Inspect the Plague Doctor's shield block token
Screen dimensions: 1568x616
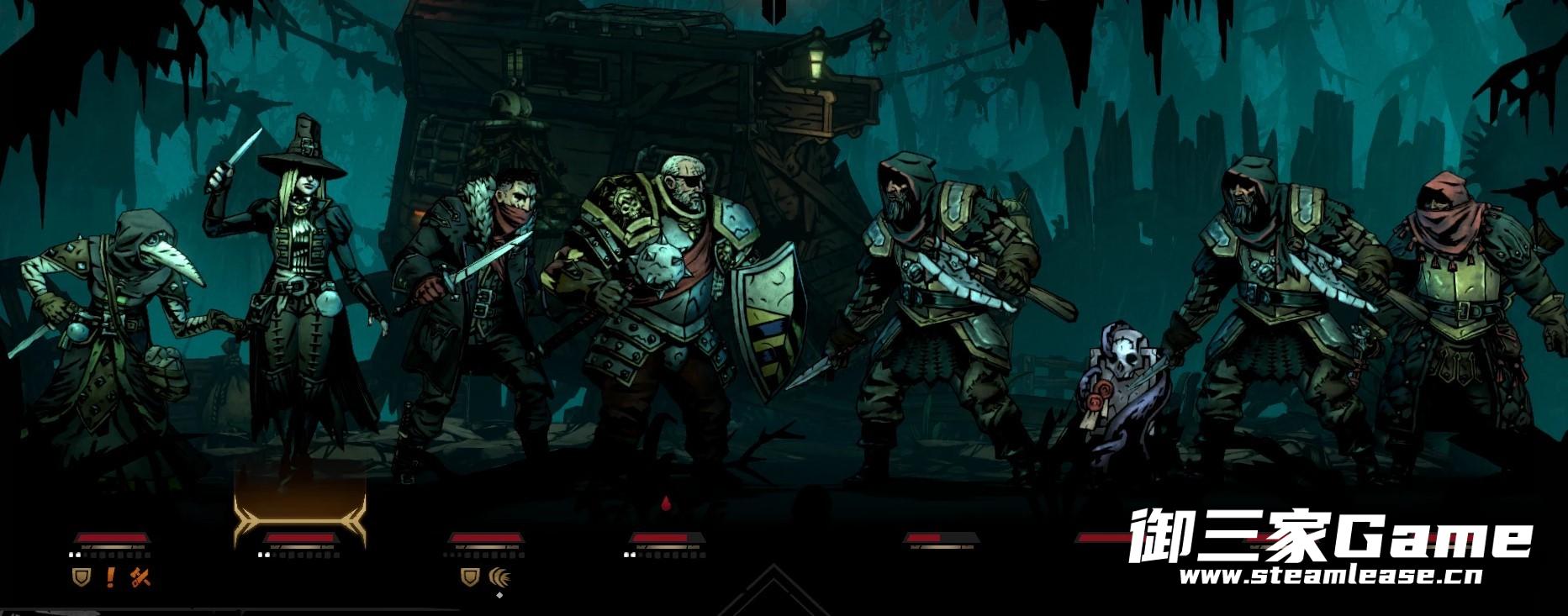click(82, 577)
